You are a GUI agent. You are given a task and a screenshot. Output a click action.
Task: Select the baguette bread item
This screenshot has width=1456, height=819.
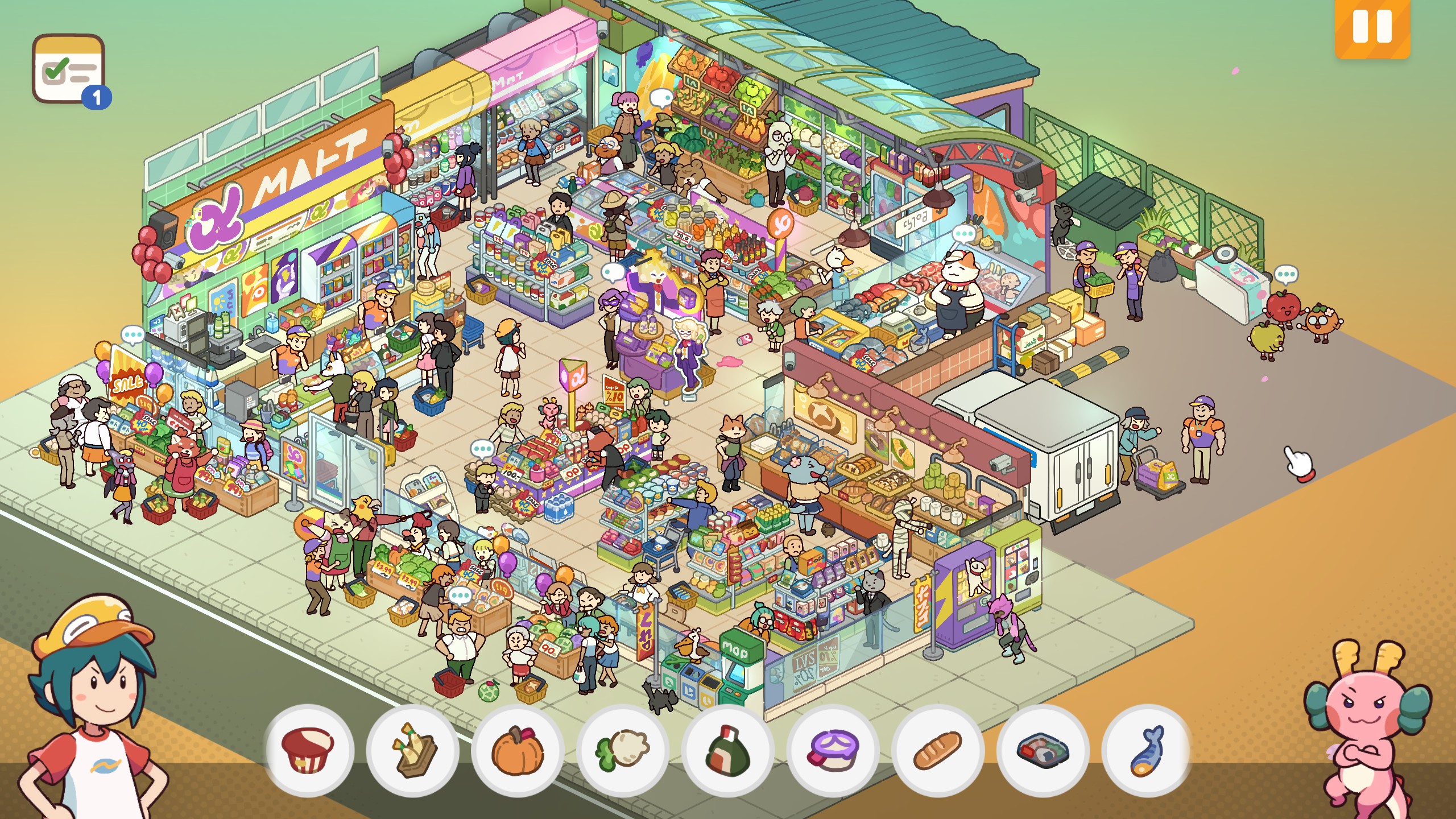pos(937,750)
